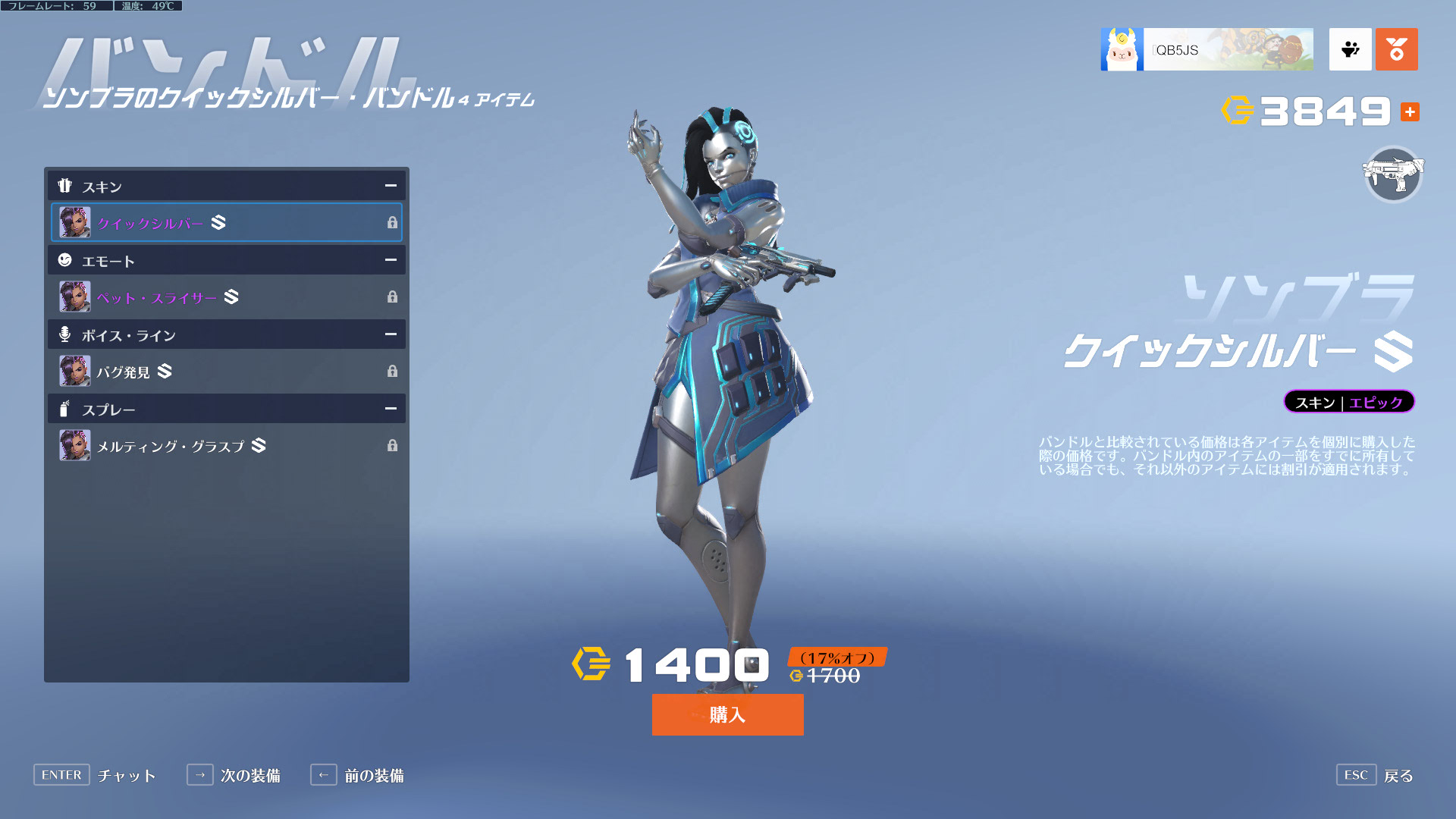The image size is (1456, 819).
Task: Show next equipment with 次の装備
Action: [x=234, y=775]
